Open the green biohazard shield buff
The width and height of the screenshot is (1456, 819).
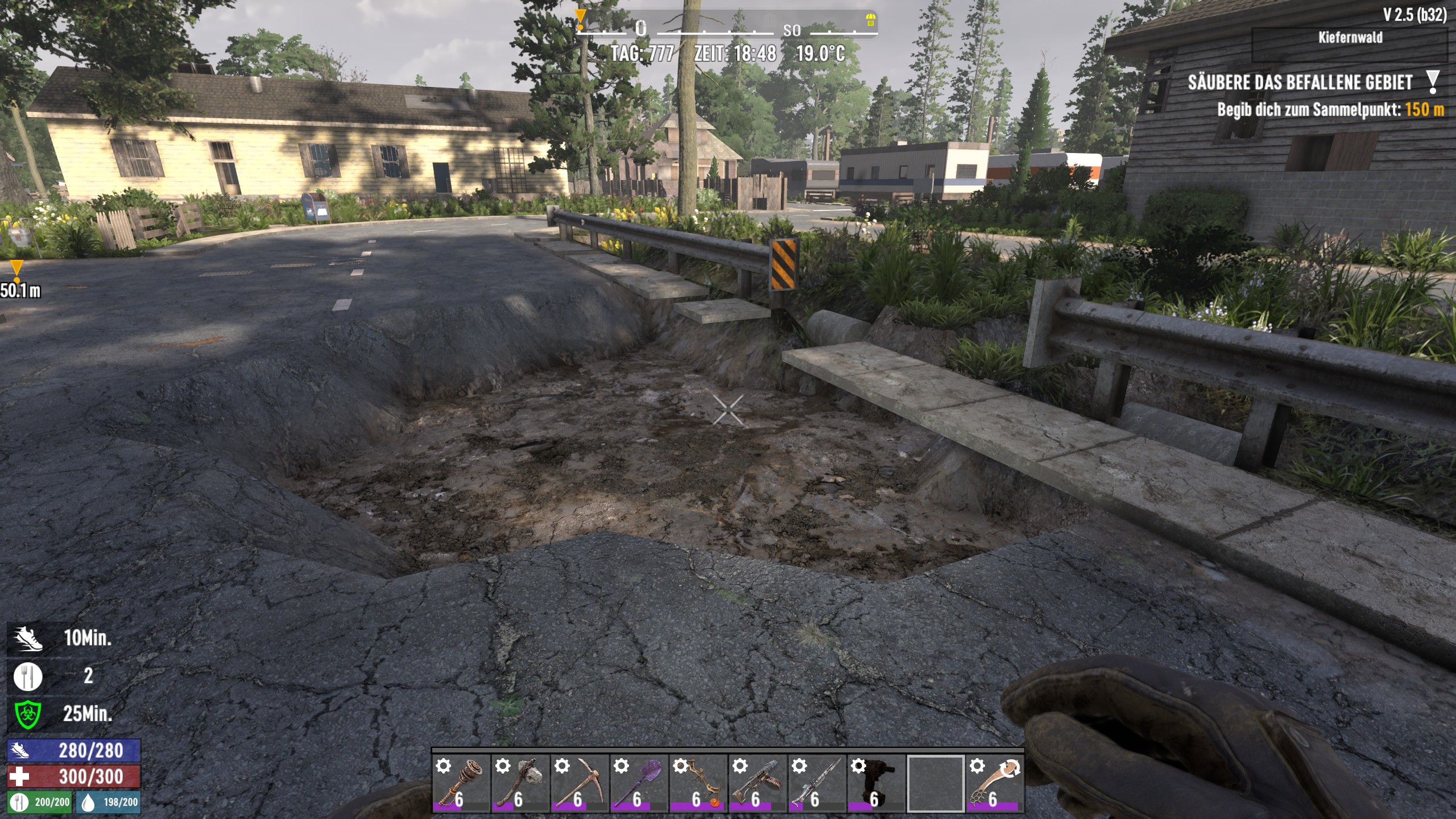(28, 714)
